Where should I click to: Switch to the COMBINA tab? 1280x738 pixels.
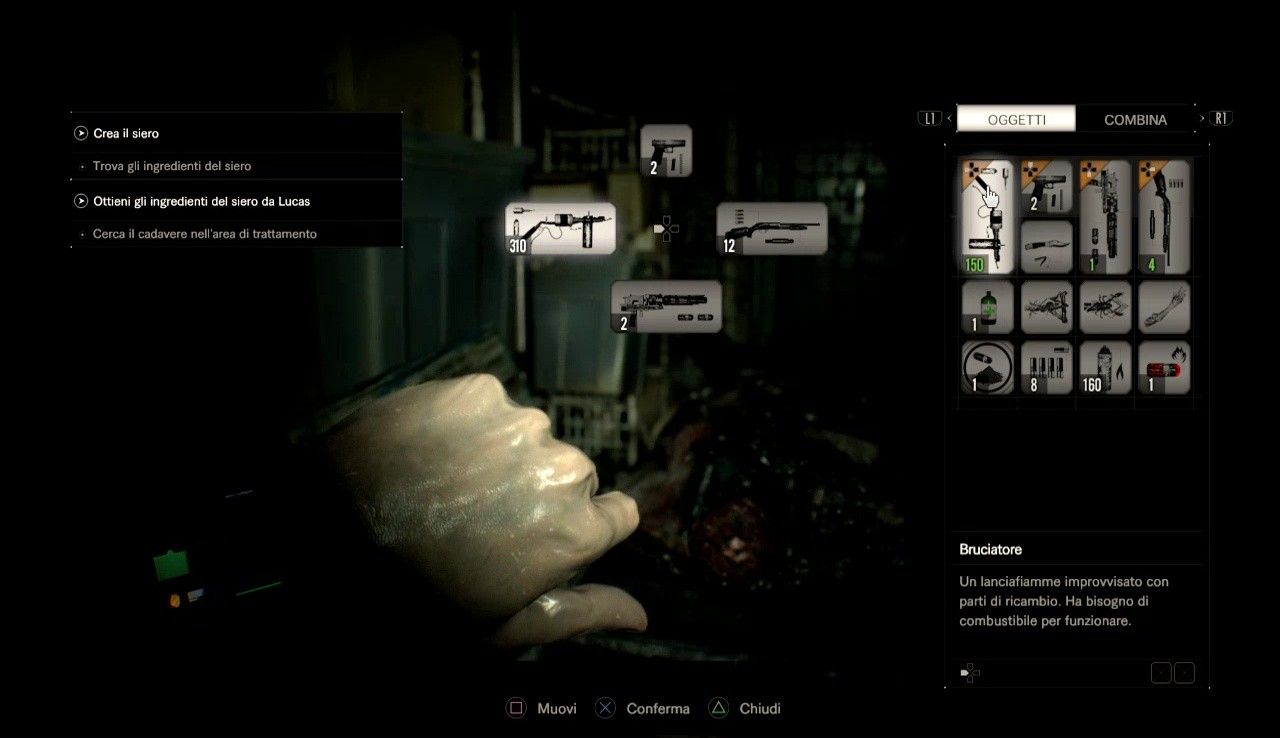coord(1135,118)
